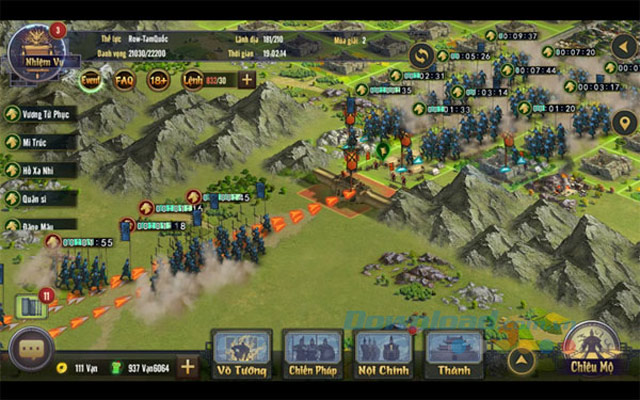Screen dimensions: 640x400
Task: Open the Thành city menu
Action: pyautogui.click(x=455, y=353)
